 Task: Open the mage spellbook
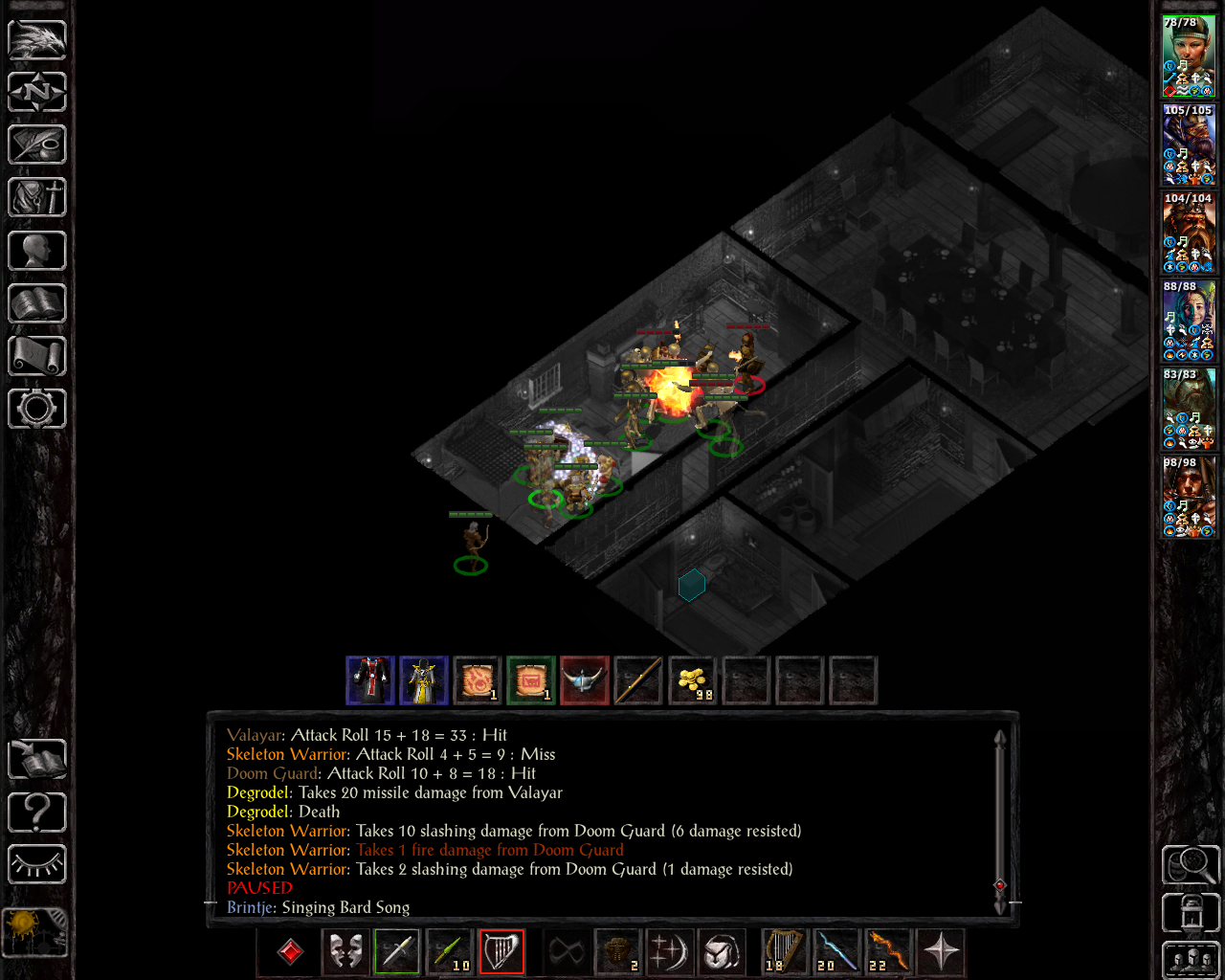37,303
